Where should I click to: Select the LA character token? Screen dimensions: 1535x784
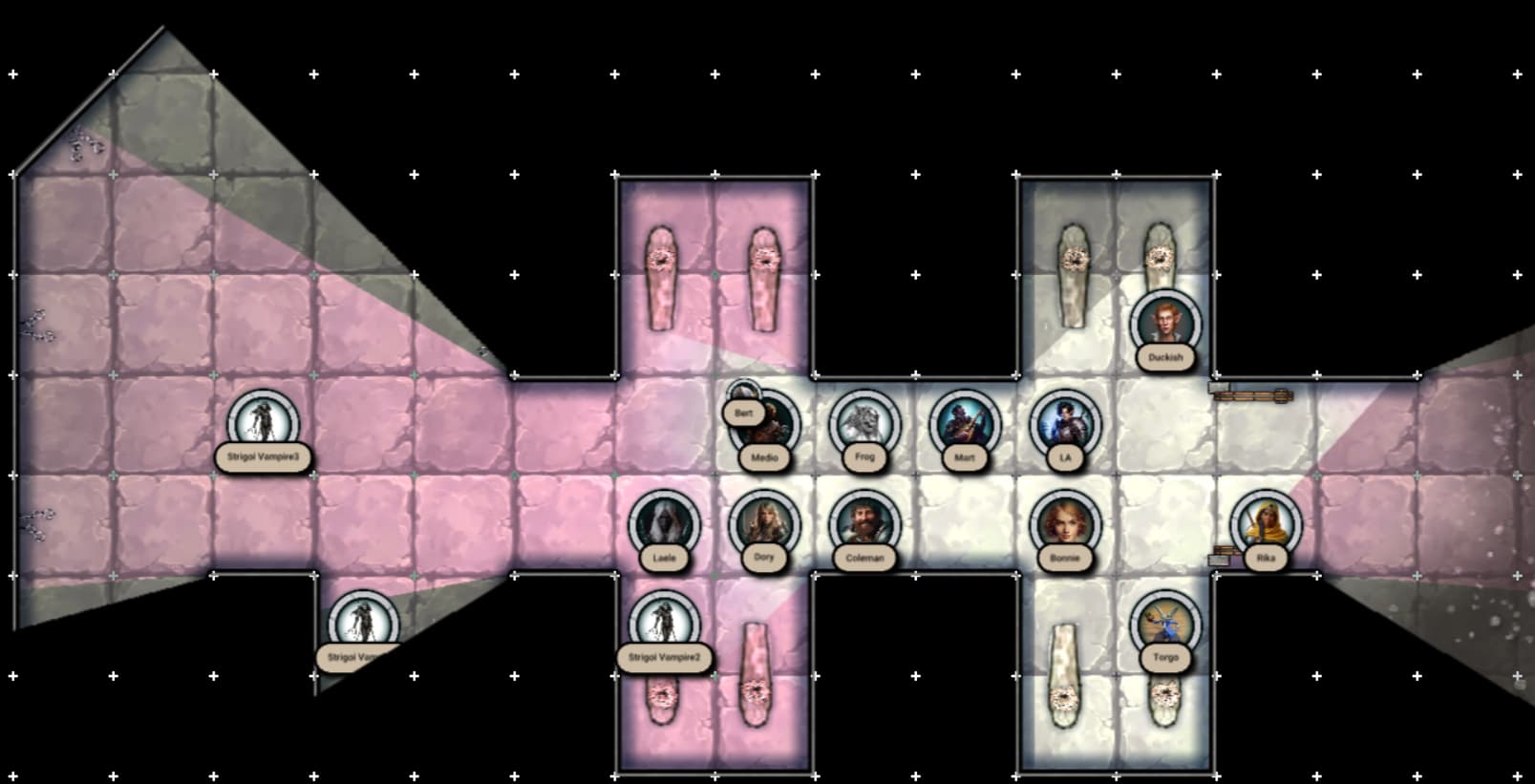click(1065, 424)
